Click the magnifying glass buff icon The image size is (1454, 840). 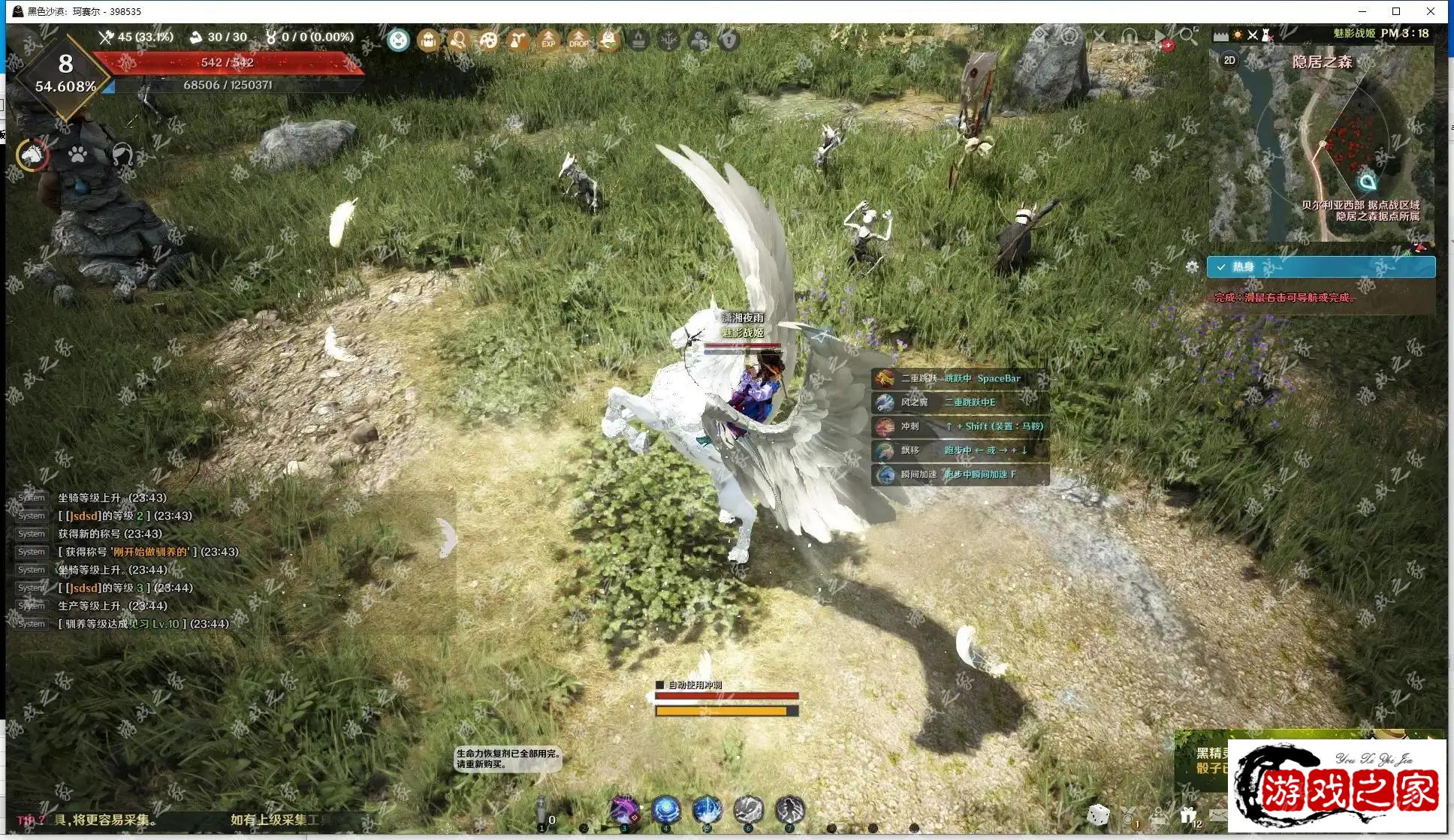[x=458, y=40]
